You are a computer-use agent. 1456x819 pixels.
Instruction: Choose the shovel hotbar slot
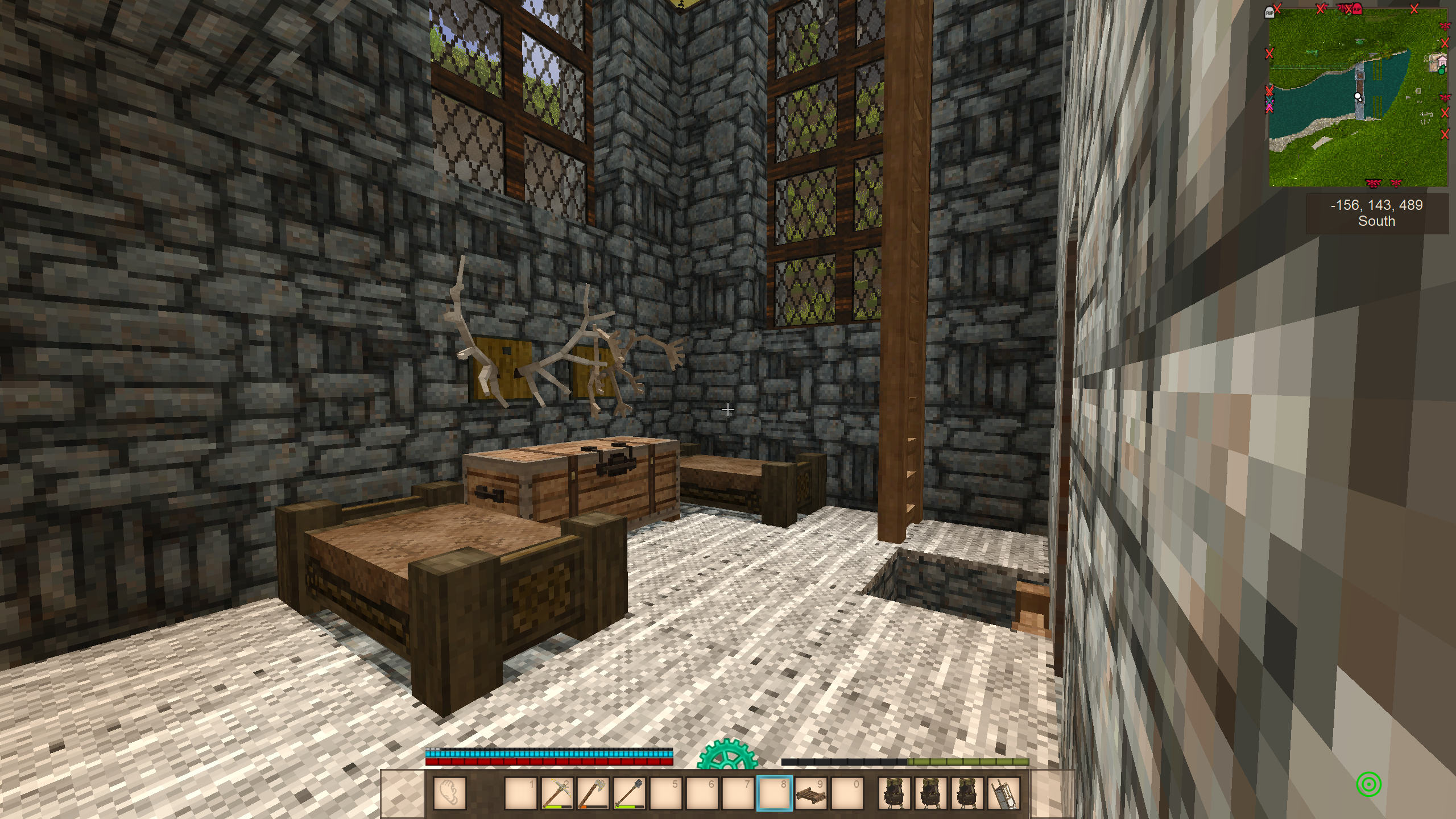pyautogui.click(x=629, y=793)
